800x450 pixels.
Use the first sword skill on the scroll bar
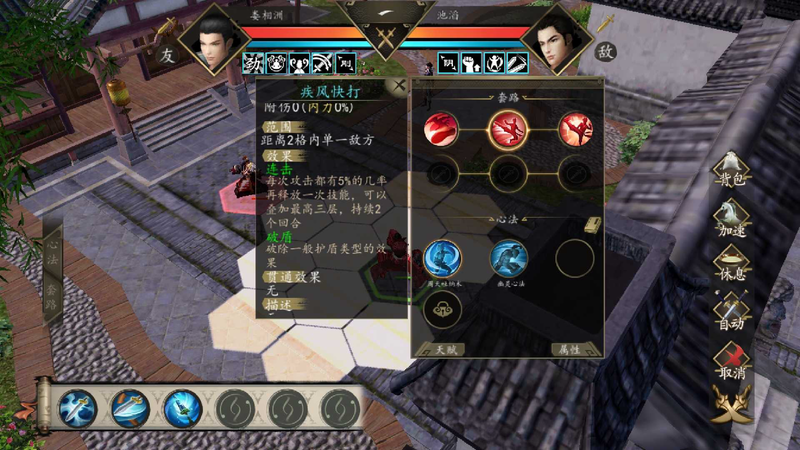77,408
